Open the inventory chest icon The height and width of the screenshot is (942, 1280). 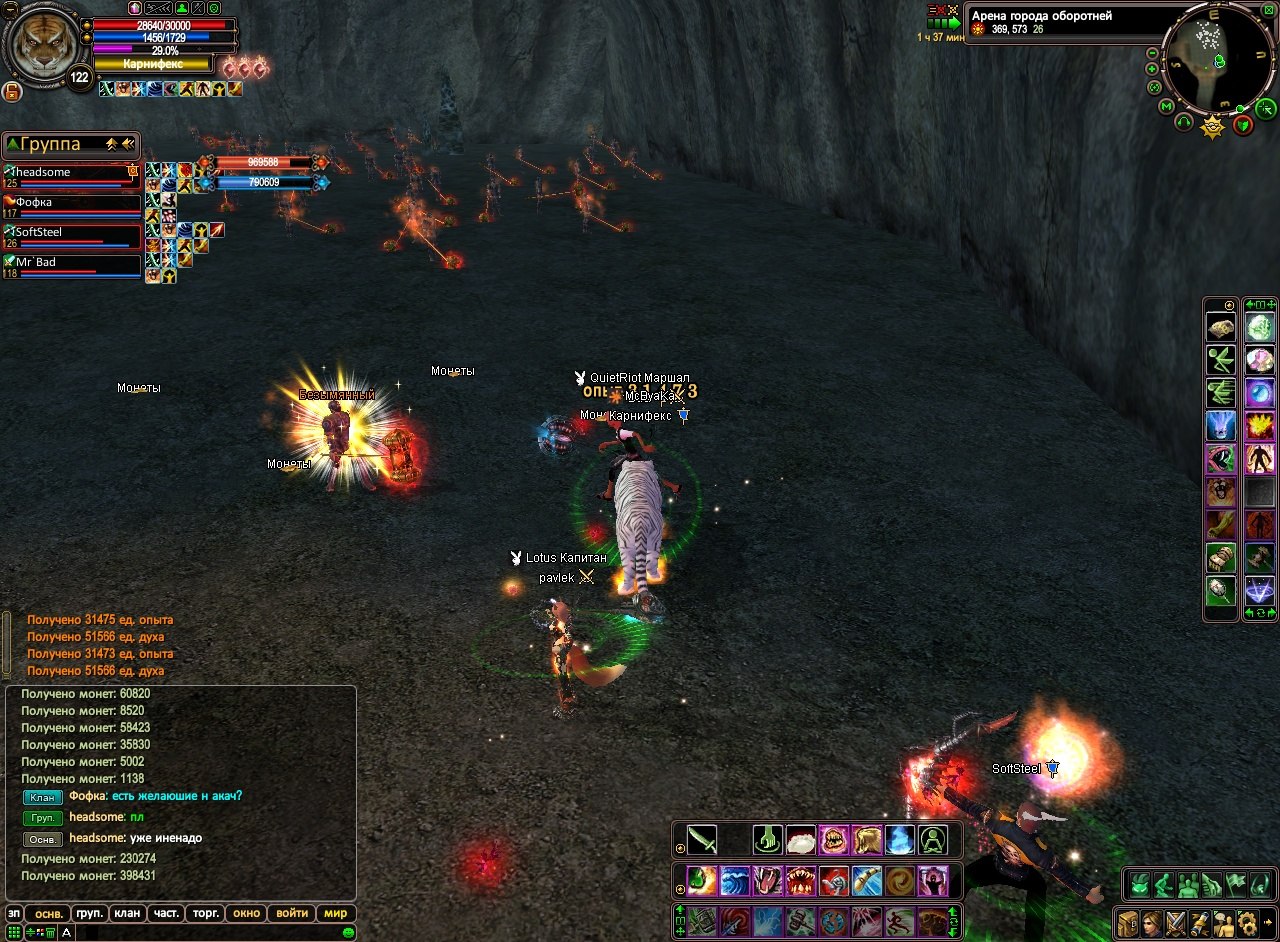click(1128, 922)
